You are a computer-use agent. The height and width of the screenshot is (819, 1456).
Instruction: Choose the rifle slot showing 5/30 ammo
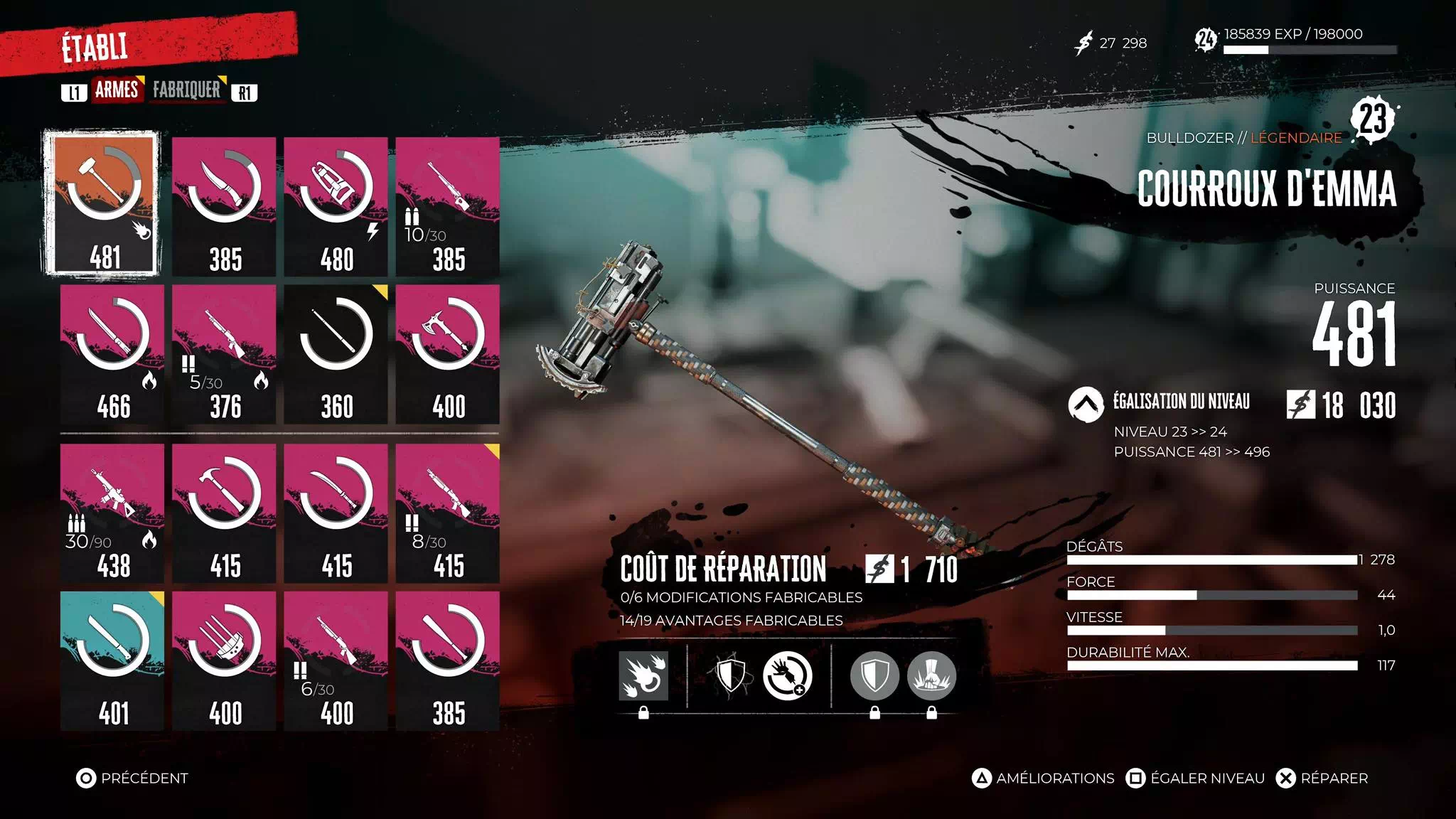(x=224, y=354)
